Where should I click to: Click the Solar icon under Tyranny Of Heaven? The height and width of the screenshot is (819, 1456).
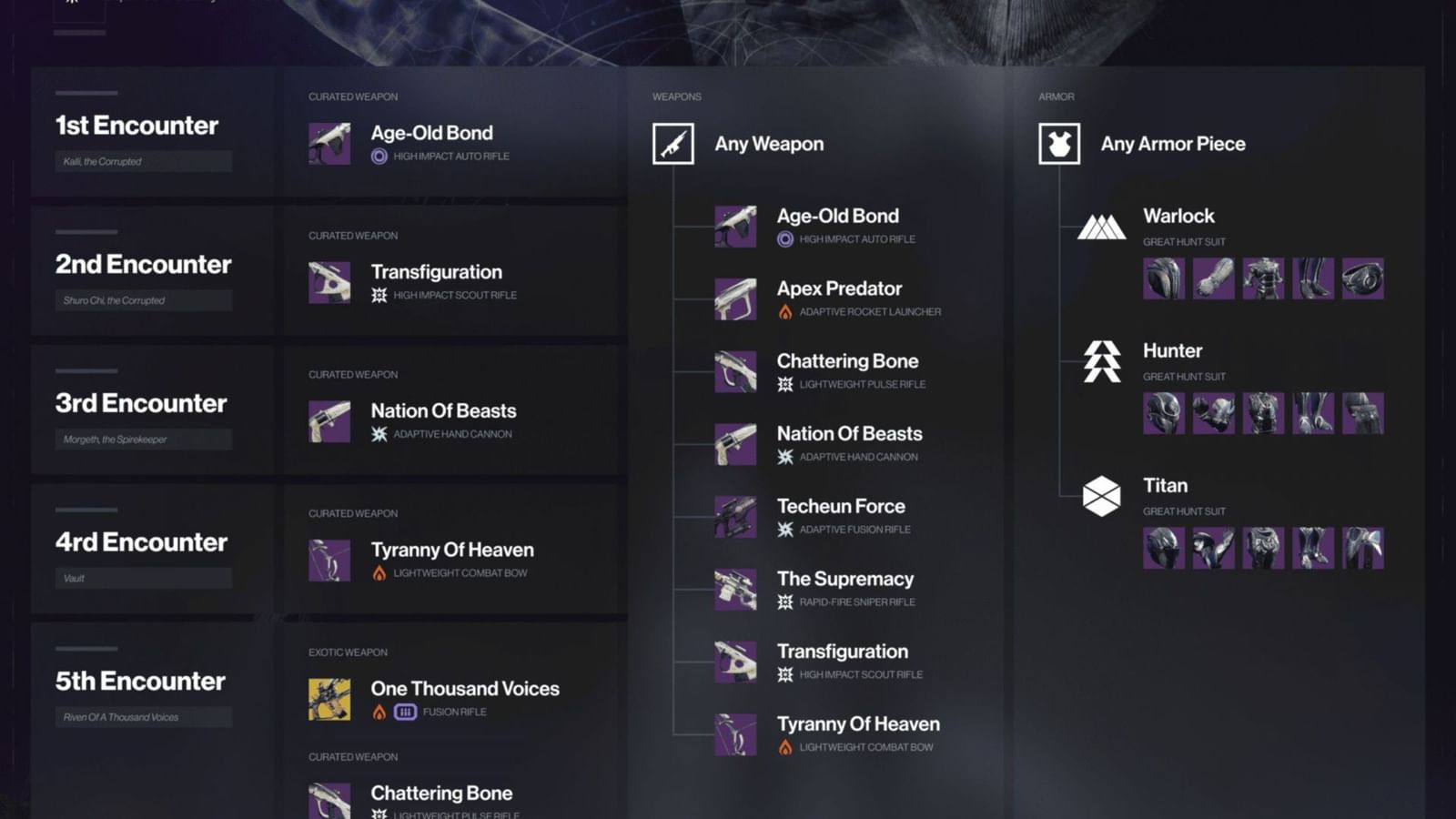click(x=784, y=747)
